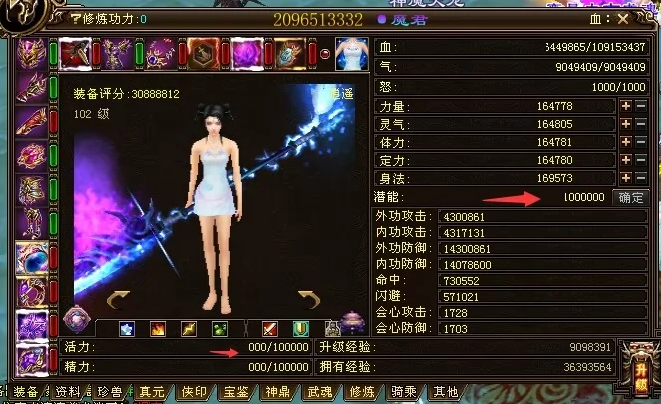Image resolution: width=661 pixels, height=404 pixels.
Task: Rotate character model with left arrow
Action: tap(119, 299)
